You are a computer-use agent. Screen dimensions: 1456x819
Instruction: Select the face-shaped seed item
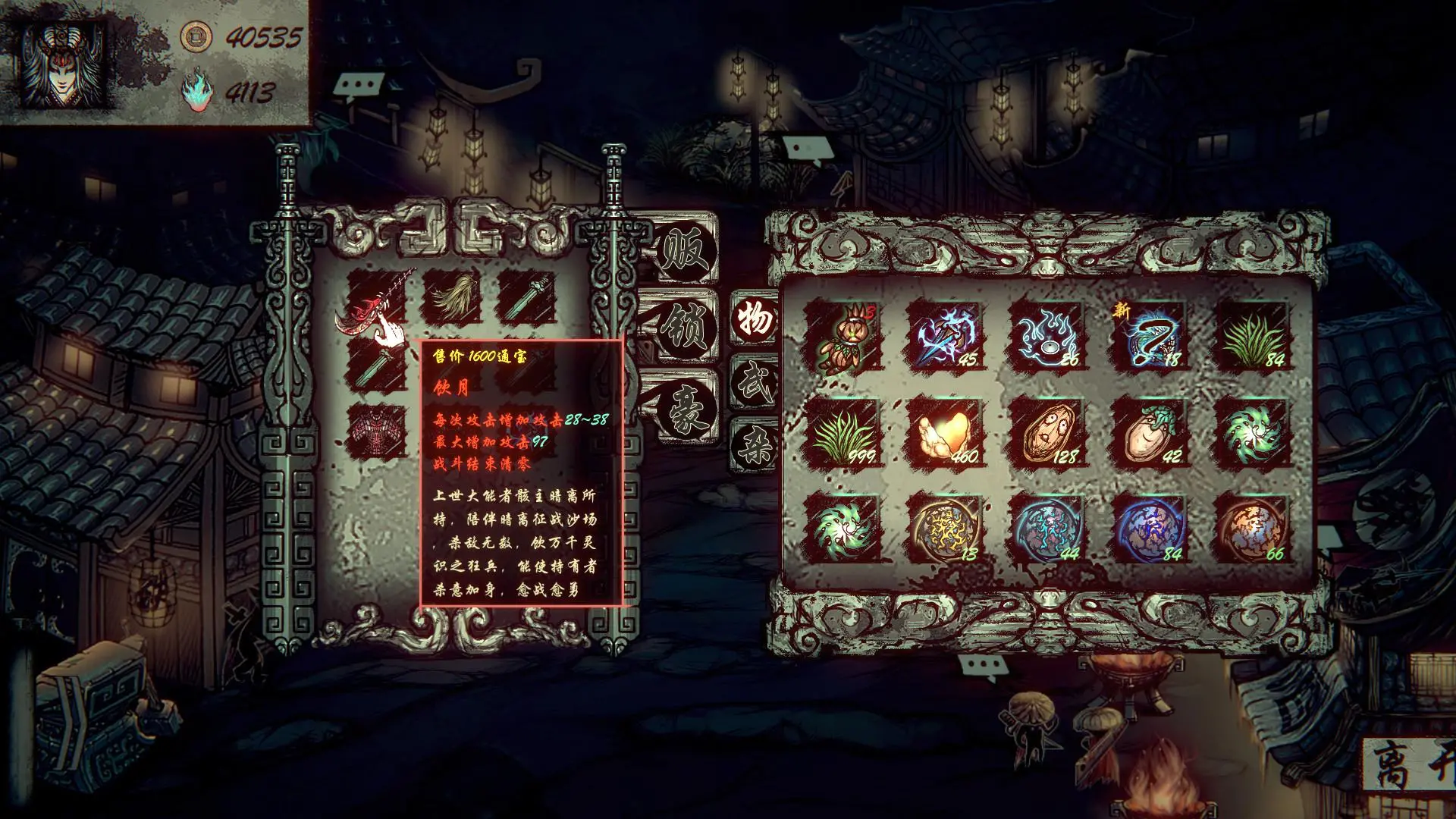tap(1047, 432)
